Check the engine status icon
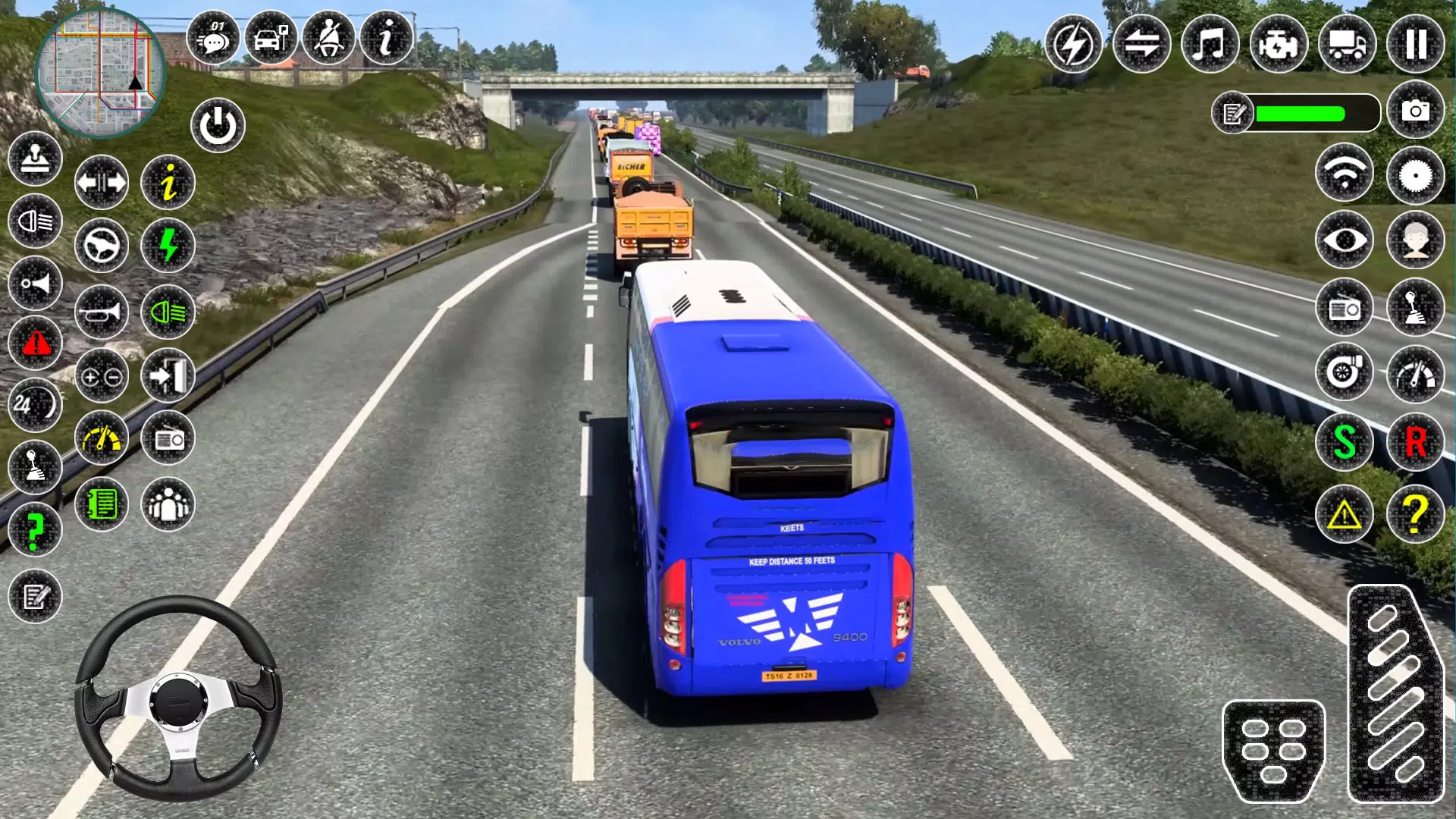Image resolution: width=1456 pixels, height=819 pixels. tap(1280, 43)
